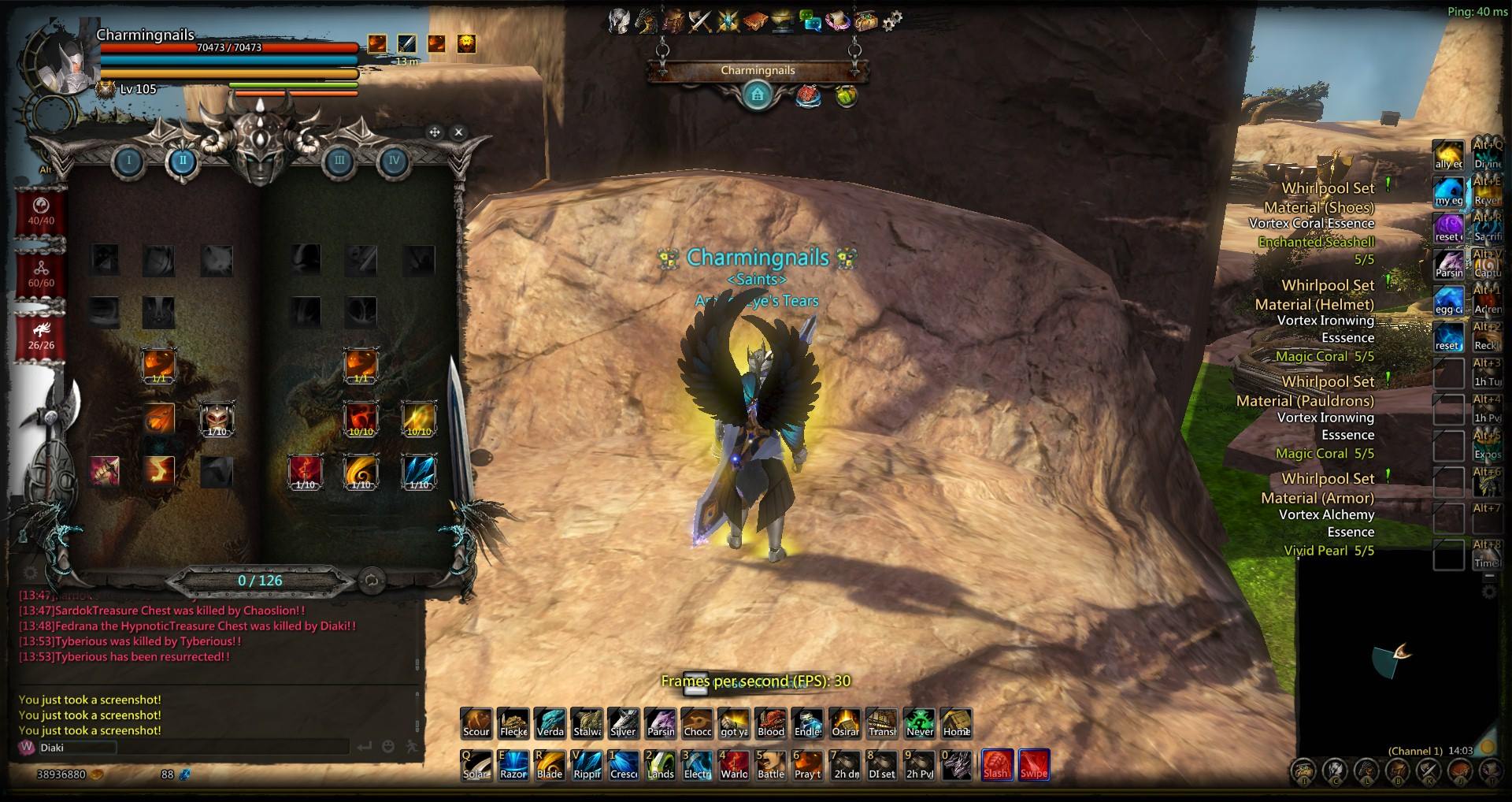Activate the Swipe ability
Screen dimensions: 1512x802
[x=1033, y=763]
